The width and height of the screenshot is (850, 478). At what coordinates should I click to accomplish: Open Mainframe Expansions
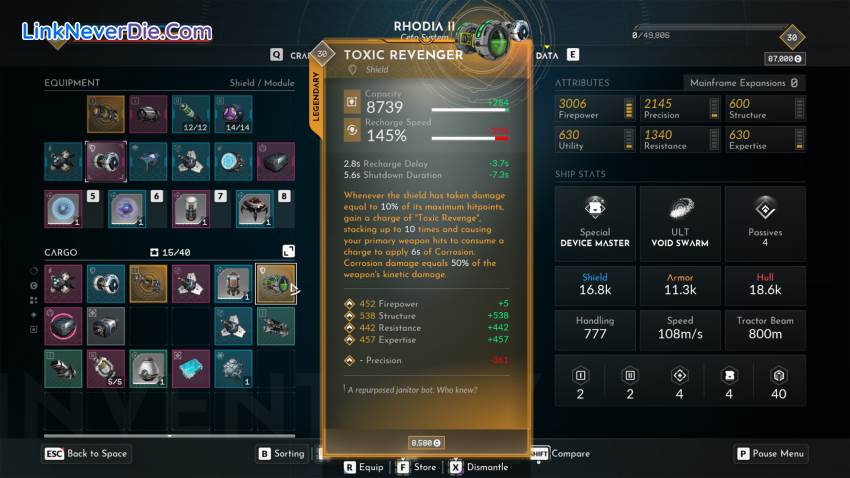(744, 83)
